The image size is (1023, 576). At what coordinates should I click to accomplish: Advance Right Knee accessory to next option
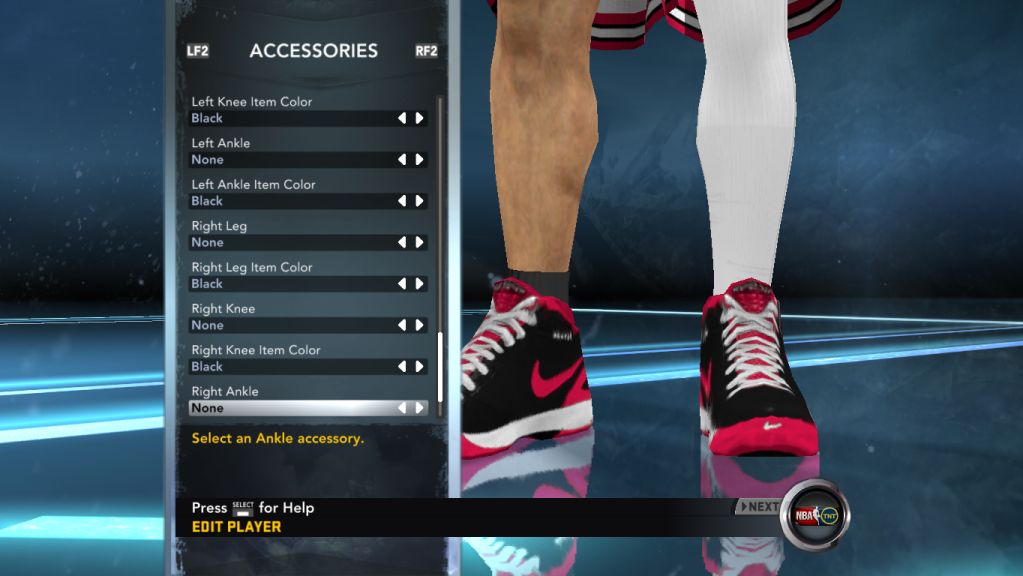click(420, 326)
